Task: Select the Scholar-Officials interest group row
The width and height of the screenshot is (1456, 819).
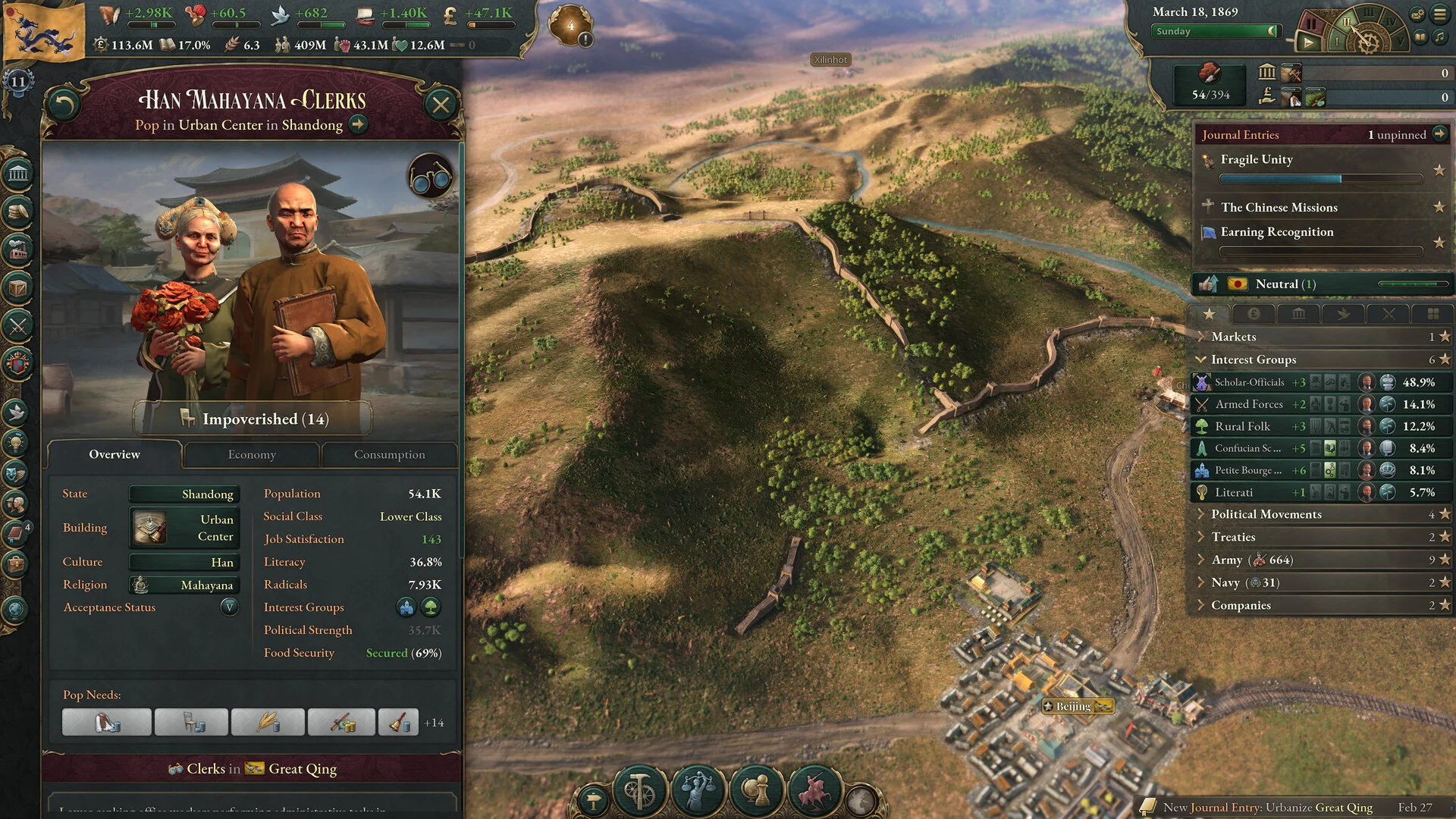Action: 1249,382
